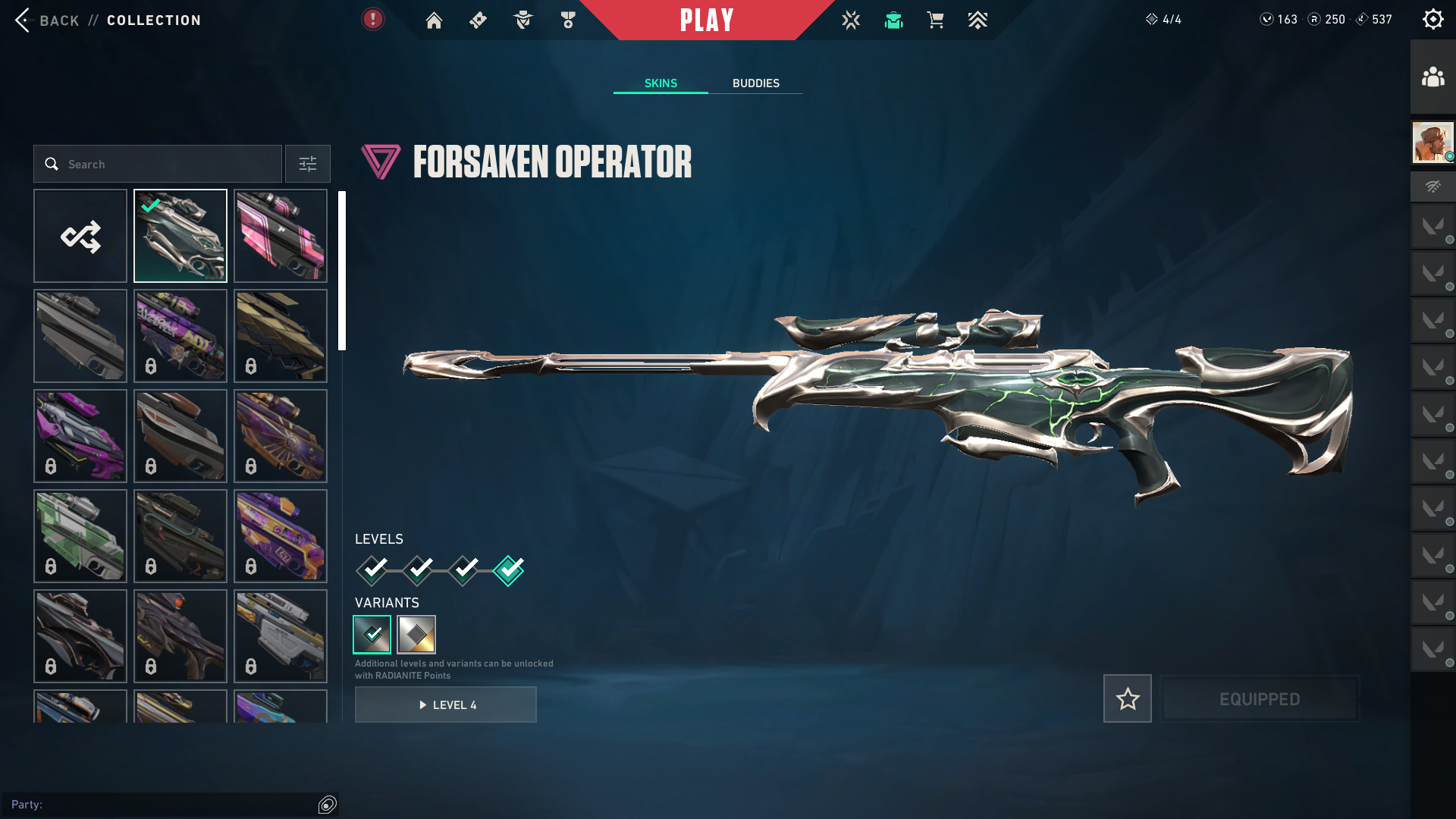Open the skin filter options

(308, 164)
